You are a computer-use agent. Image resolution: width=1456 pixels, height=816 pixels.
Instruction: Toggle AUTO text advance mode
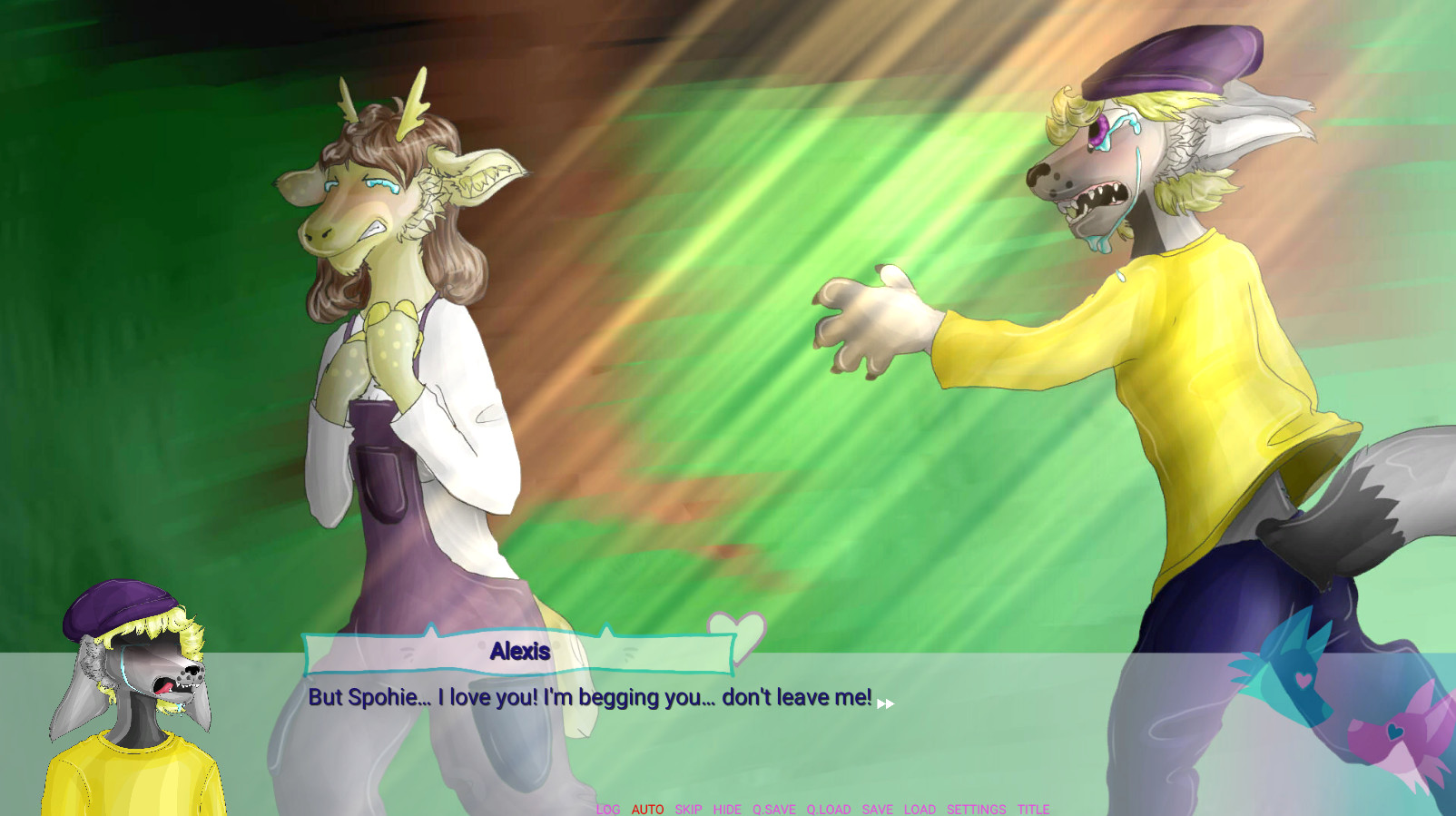(648, 809)
